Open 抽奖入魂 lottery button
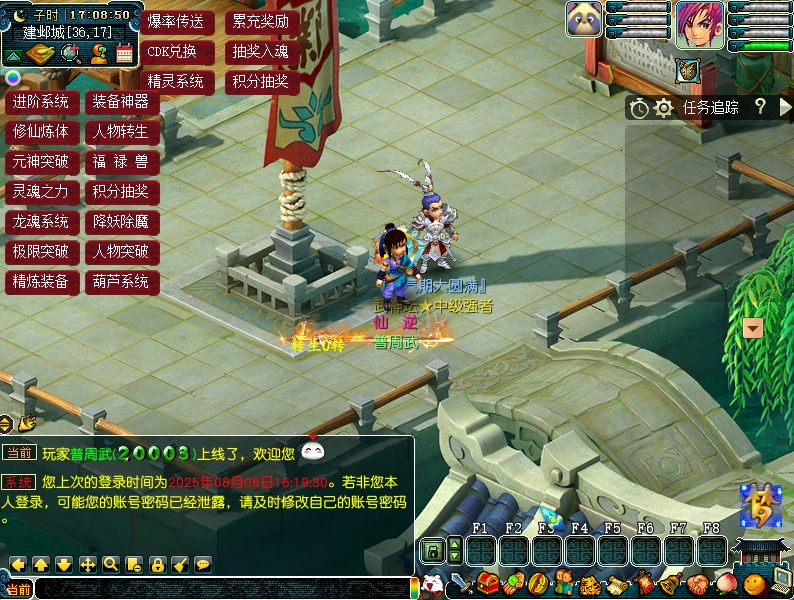The width and height of the screenshot is (794, 600). [x=260, y=51]
